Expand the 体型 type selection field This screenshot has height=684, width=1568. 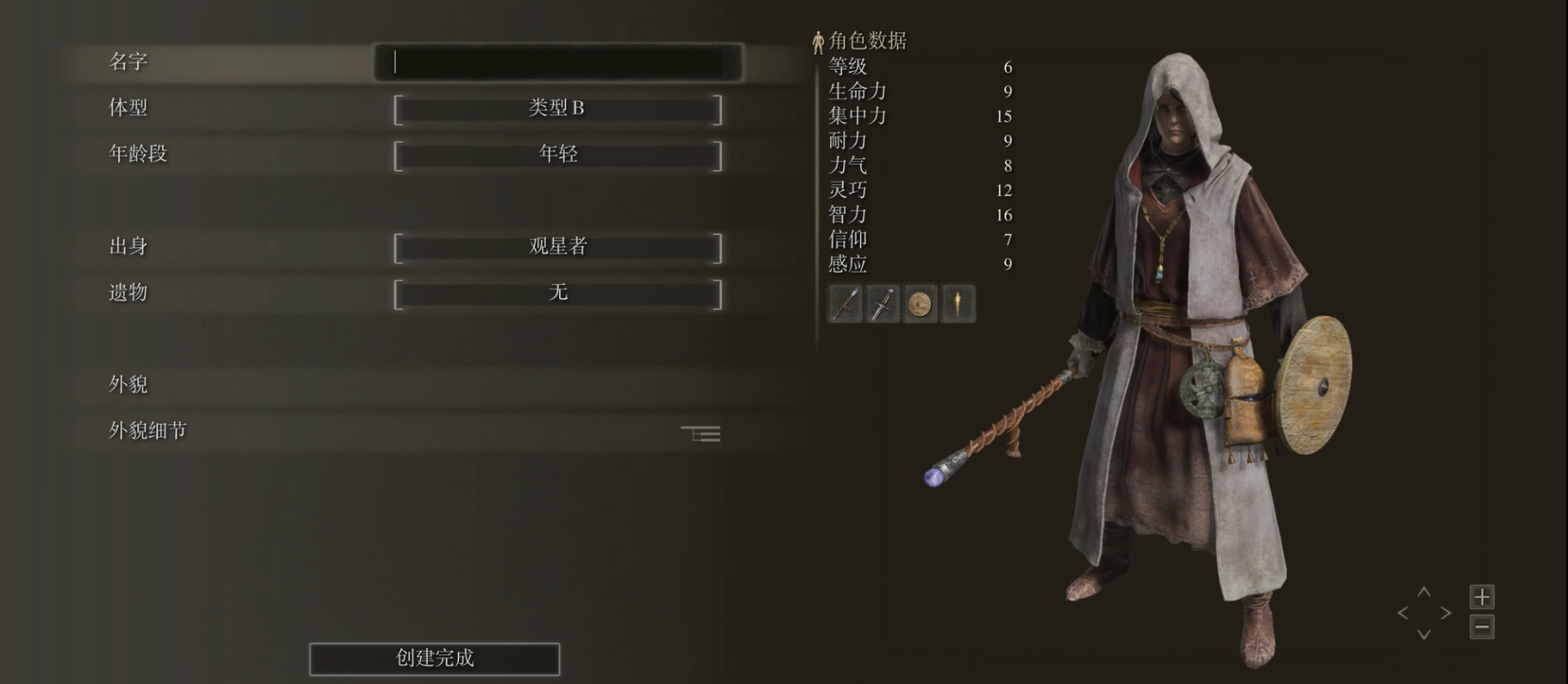(558, 108)
